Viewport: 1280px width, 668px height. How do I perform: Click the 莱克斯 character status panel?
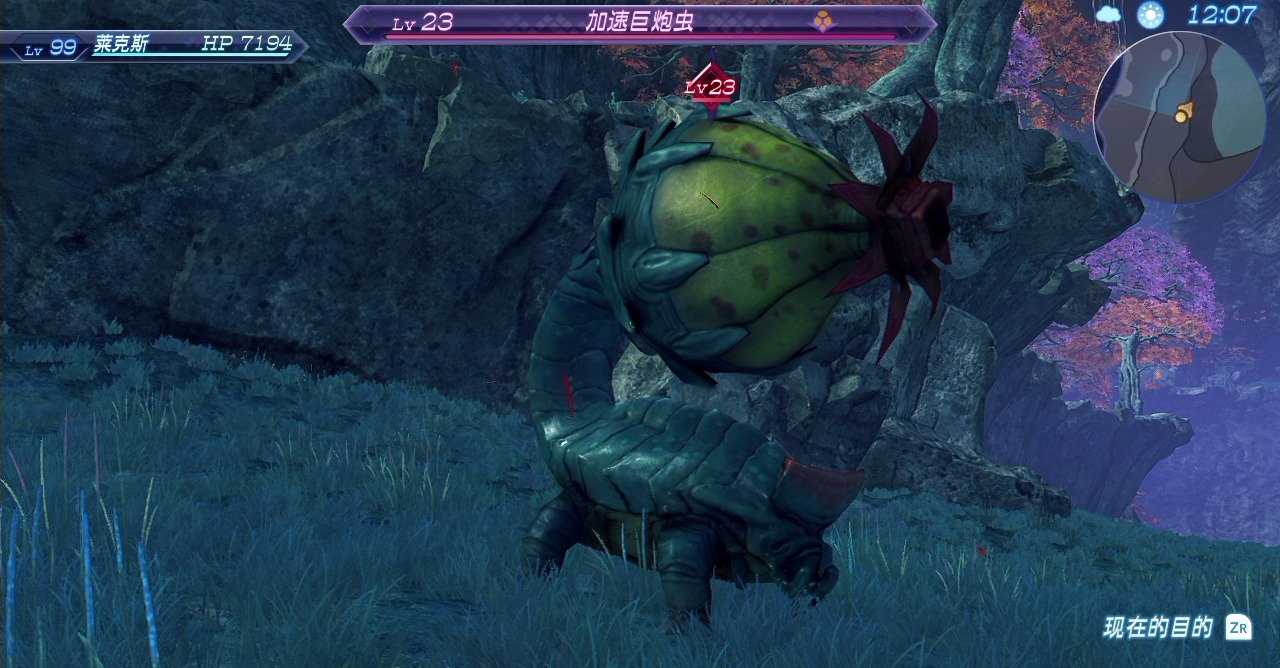point(155,46)
